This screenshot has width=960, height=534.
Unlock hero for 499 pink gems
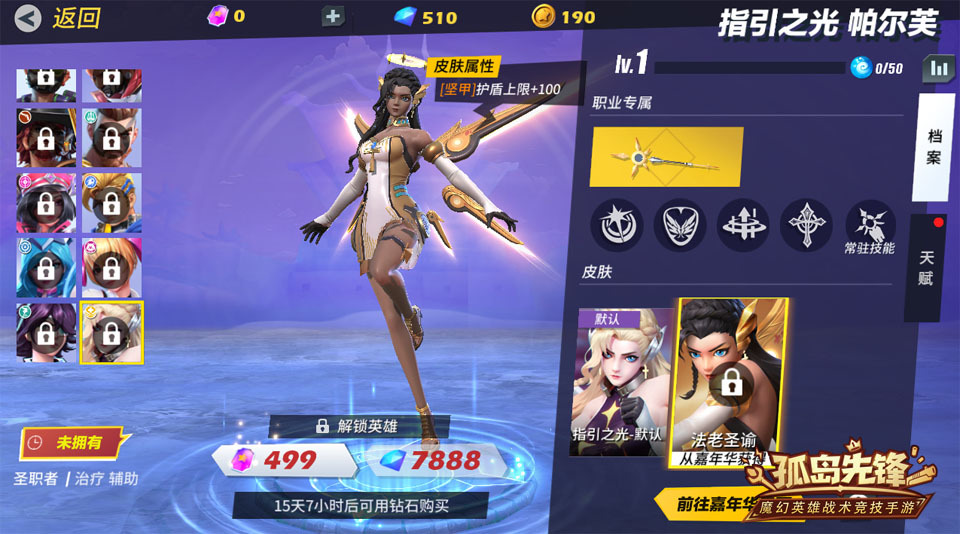tap(282, 460)
